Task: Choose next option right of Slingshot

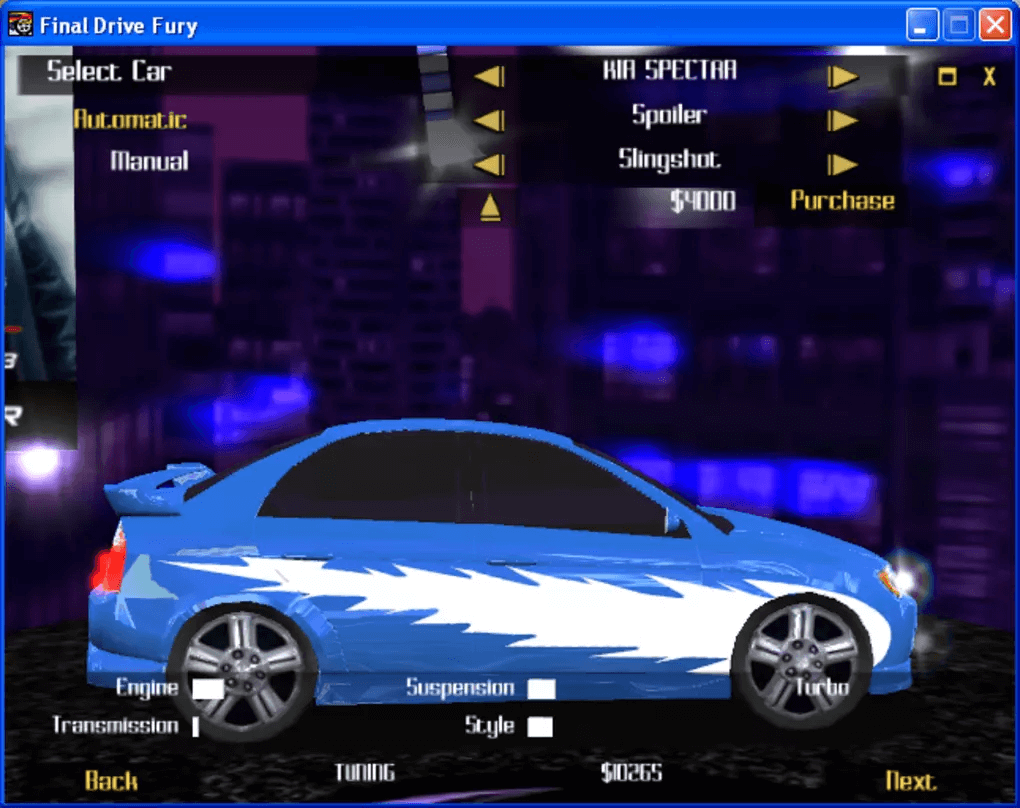Action: coord(843,164)
